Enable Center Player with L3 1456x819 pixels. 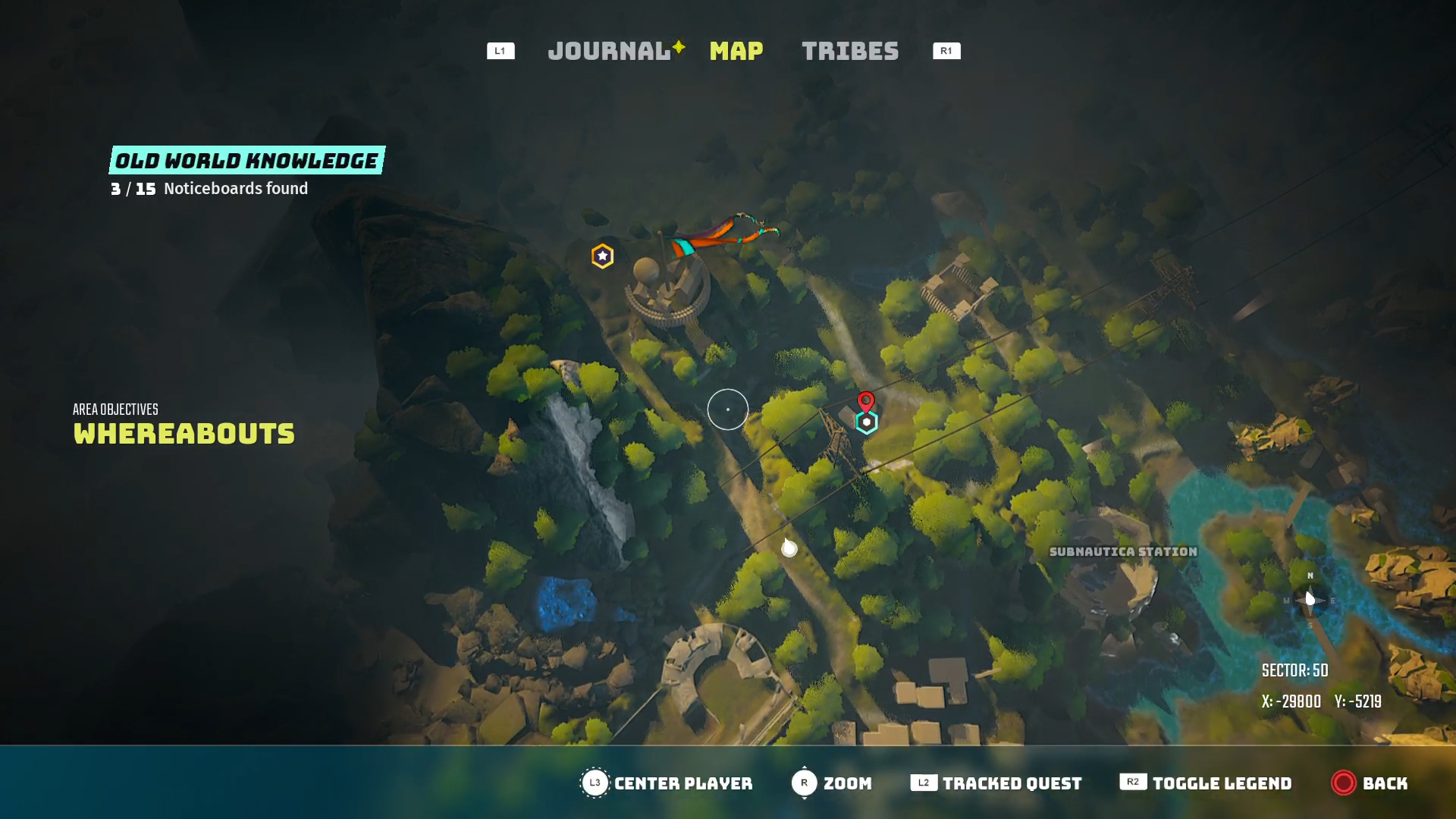[x=594, y=783]
